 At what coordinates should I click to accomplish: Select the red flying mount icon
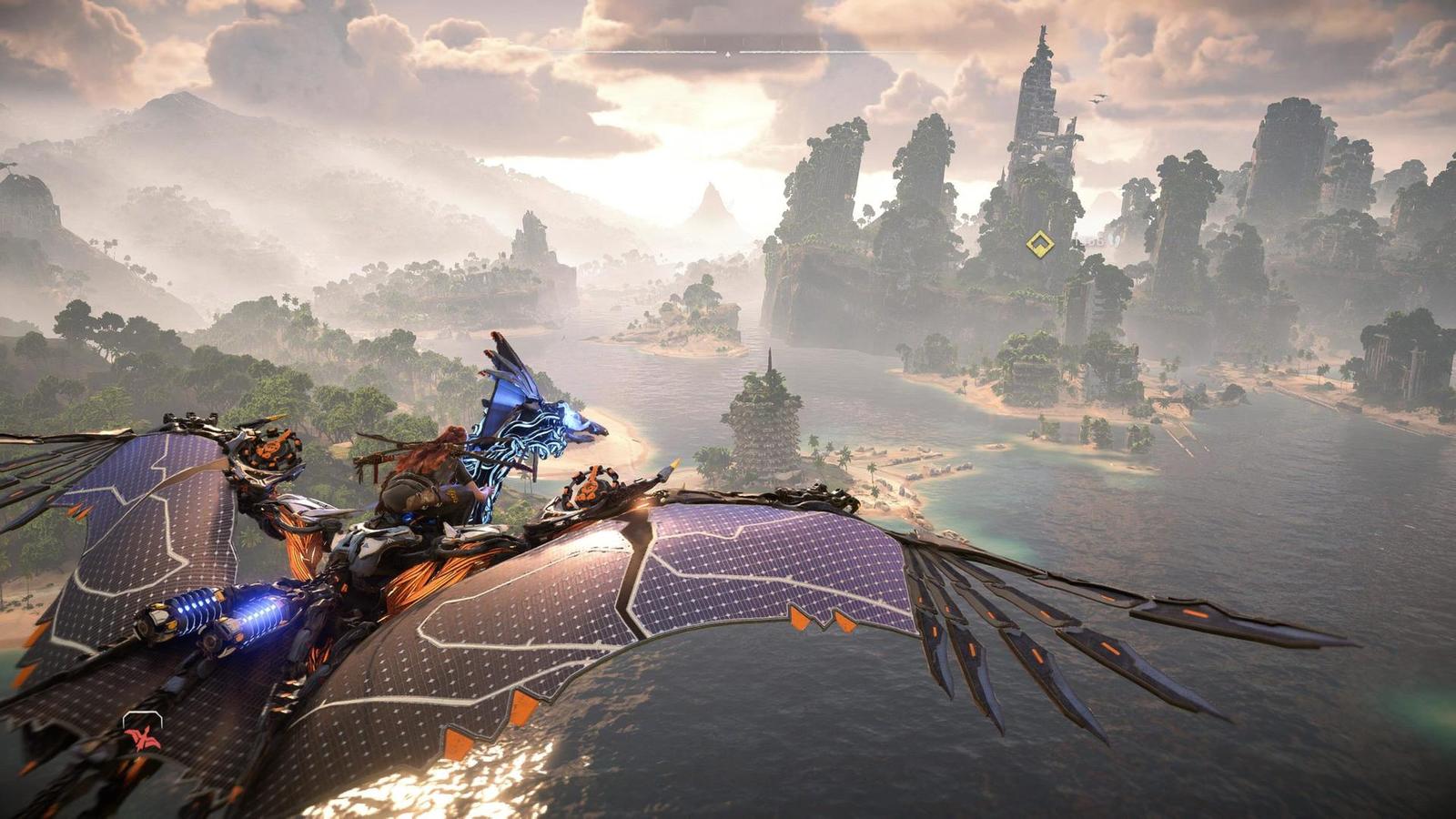pos(143,735)
